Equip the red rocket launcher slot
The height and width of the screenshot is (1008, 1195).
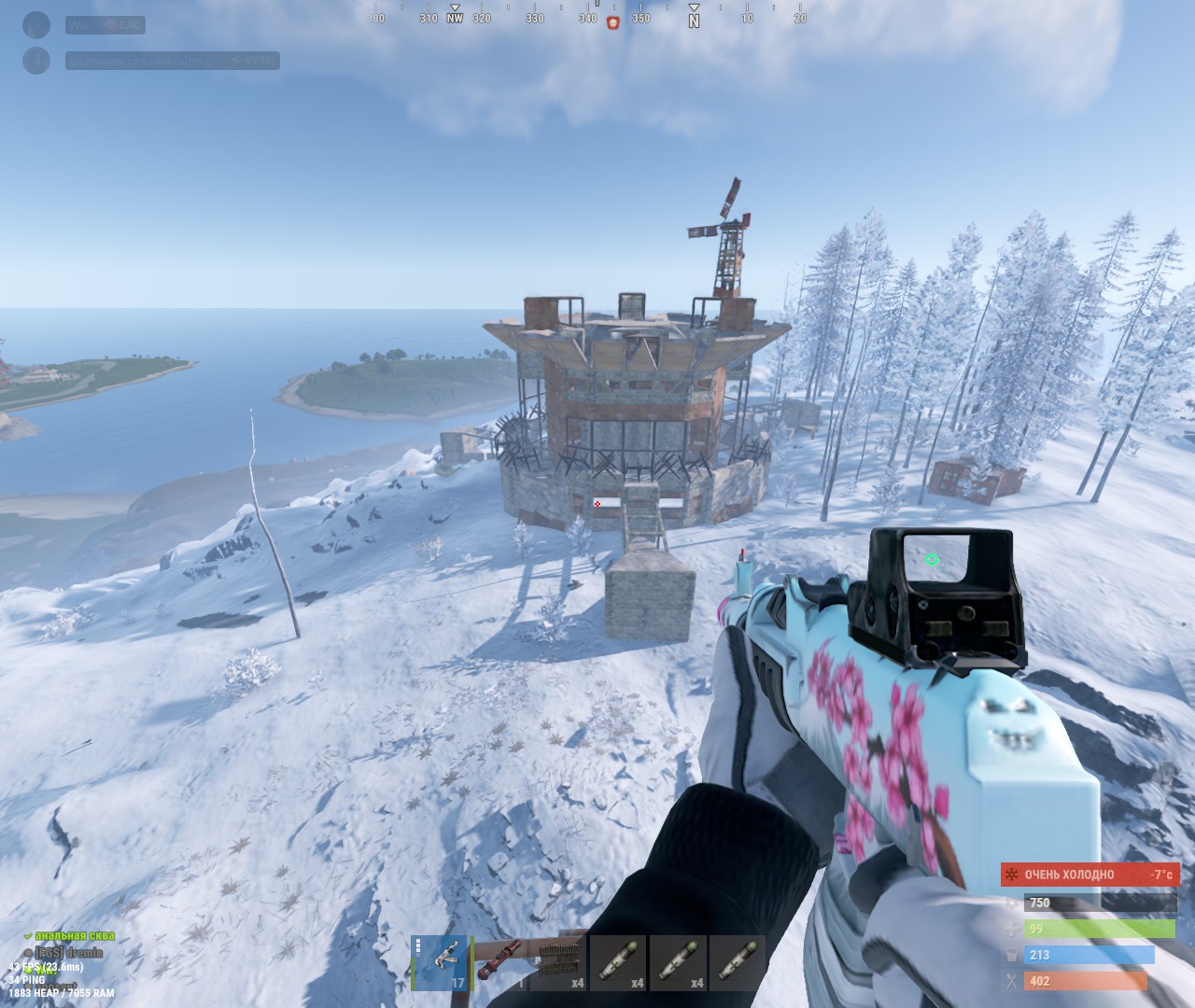499,963
